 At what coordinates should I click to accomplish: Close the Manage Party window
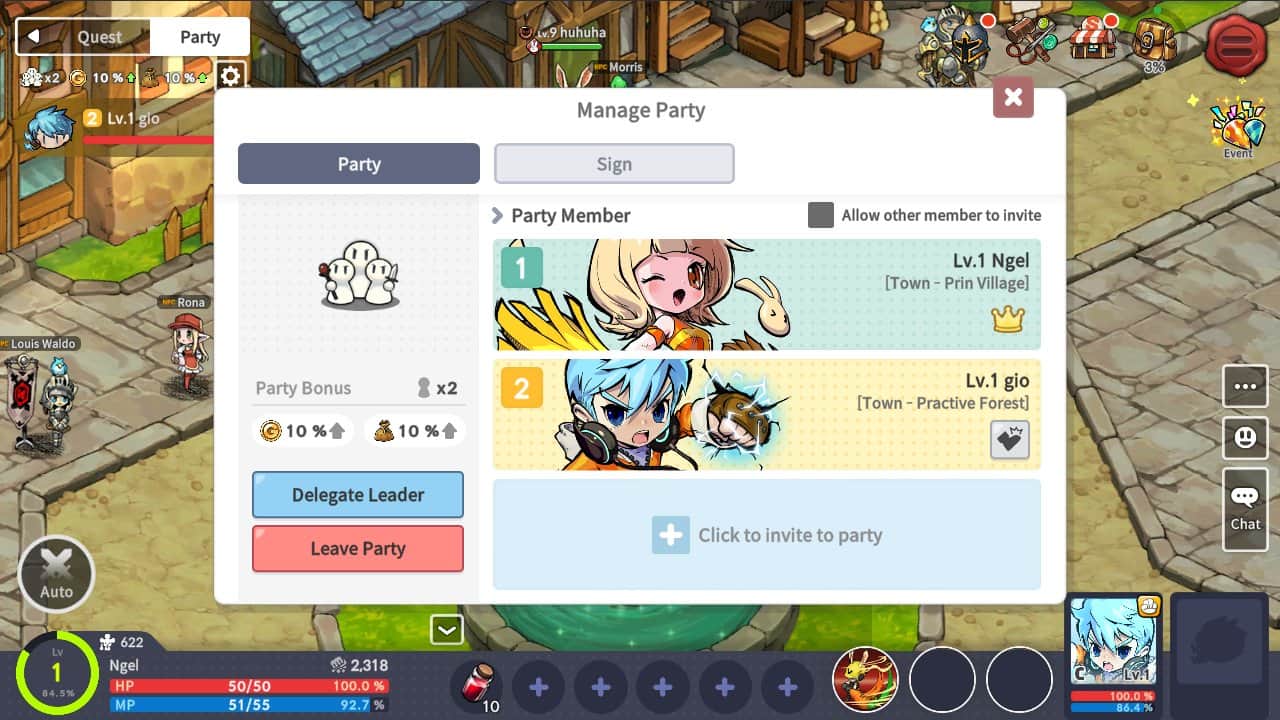[1013, 97]
